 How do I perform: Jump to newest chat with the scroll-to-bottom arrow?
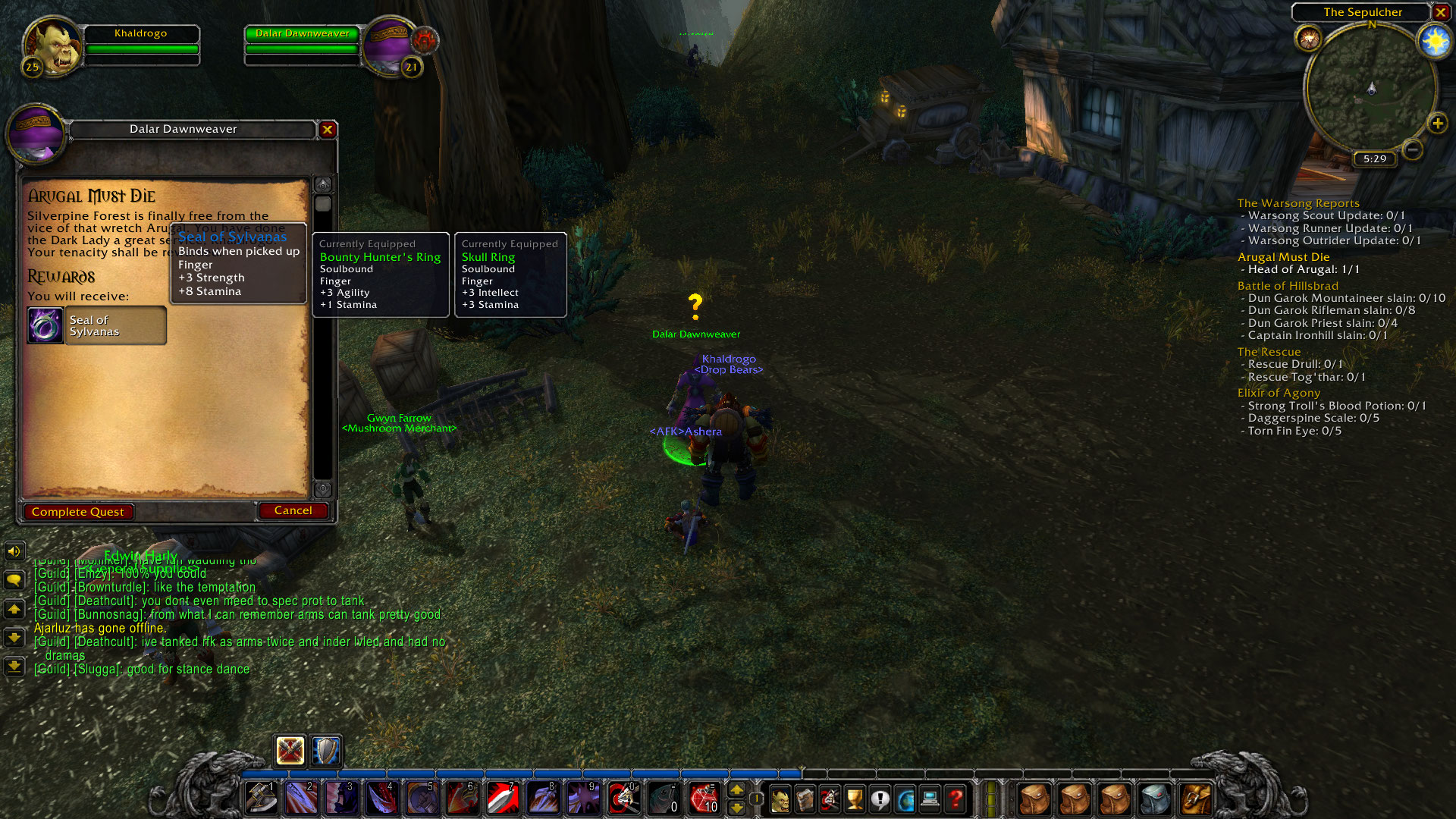[14, 667]
